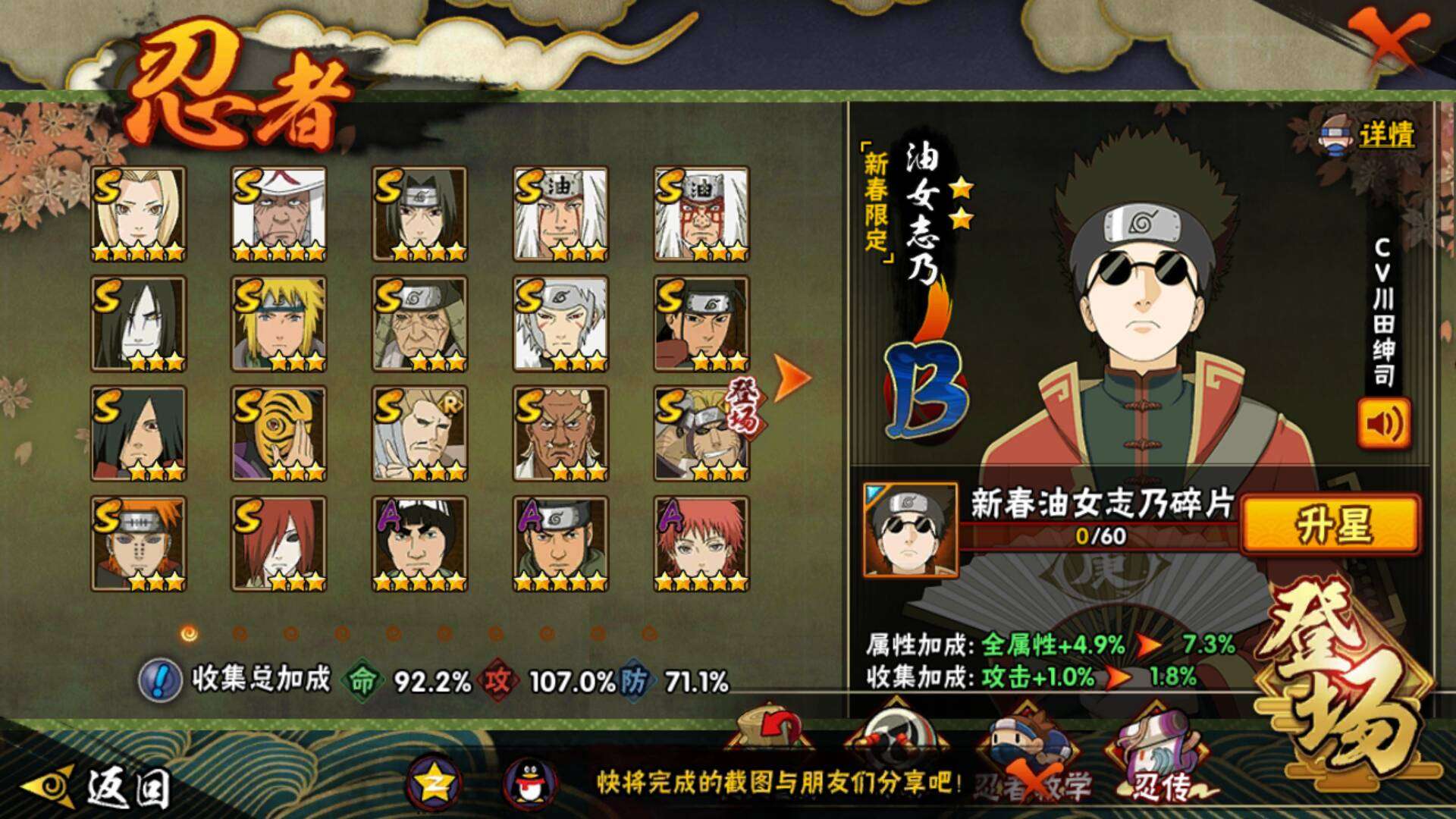1456x819 pixels.
Task: Play the character voice speaker button
Action: [1384, 424]
